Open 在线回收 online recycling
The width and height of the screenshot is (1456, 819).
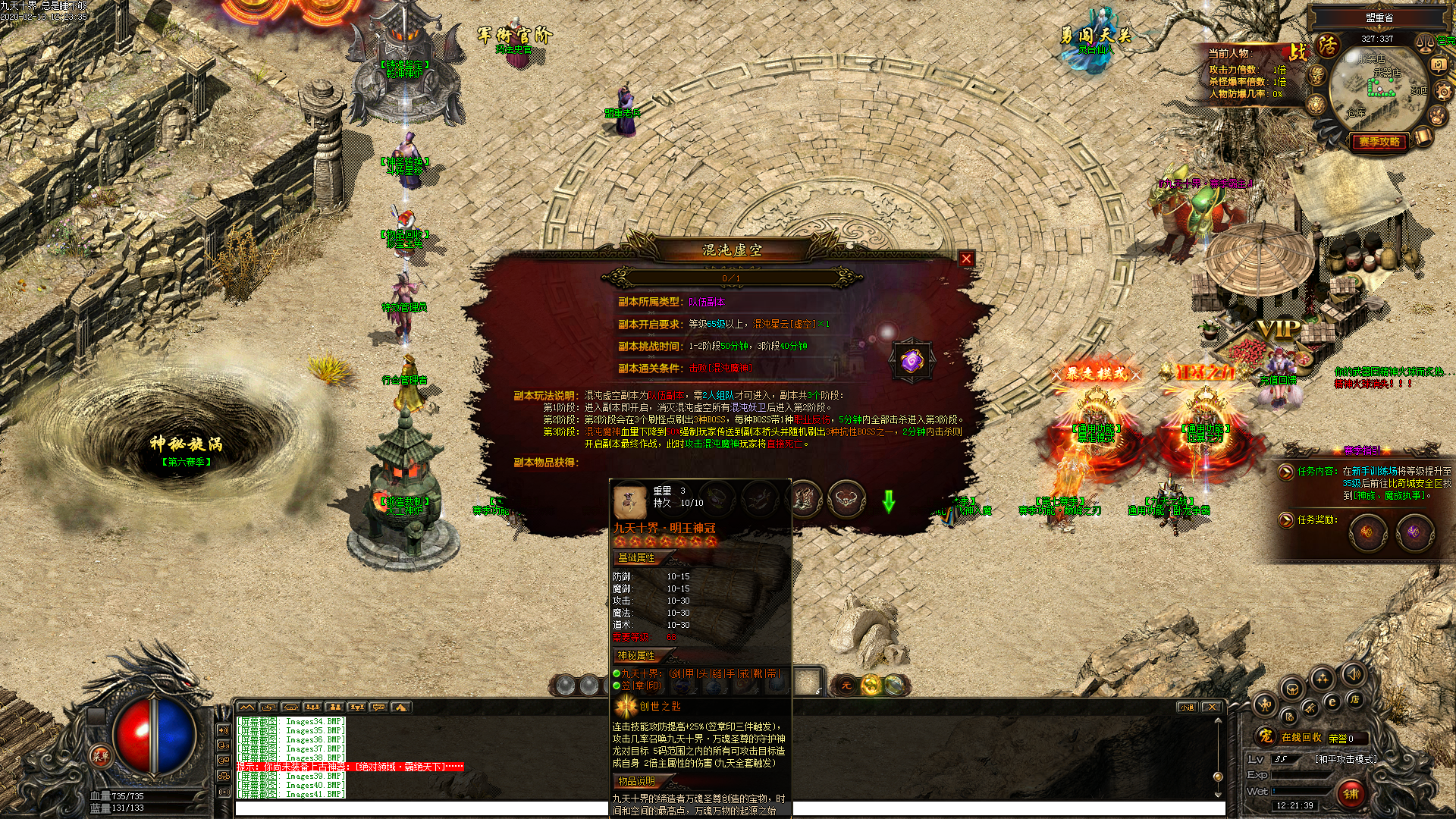point(1301,737)
